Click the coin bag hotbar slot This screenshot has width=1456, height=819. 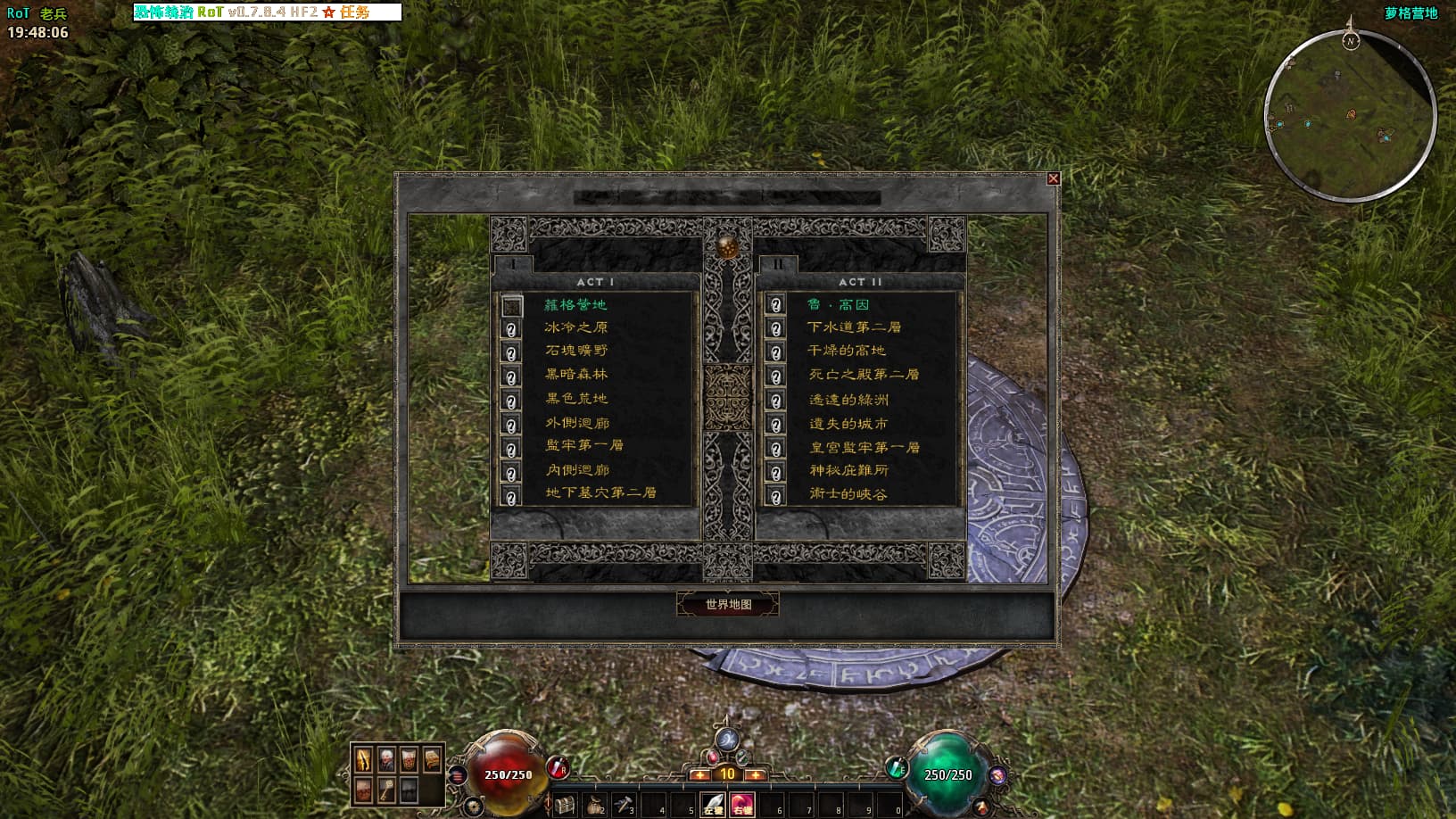(x=595, y=805)
